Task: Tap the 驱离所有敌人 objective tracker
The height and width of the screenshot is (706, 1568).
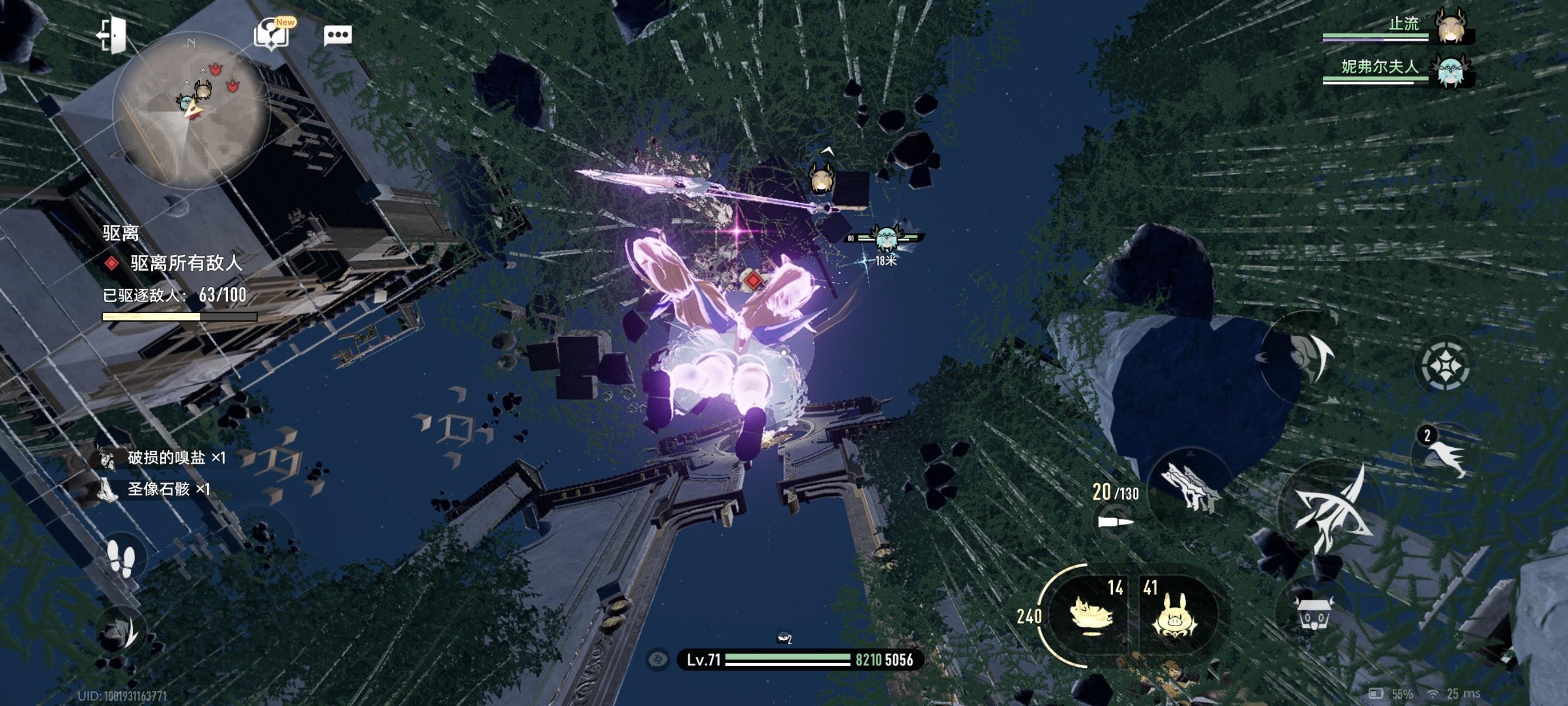Action: click(186, 263)
